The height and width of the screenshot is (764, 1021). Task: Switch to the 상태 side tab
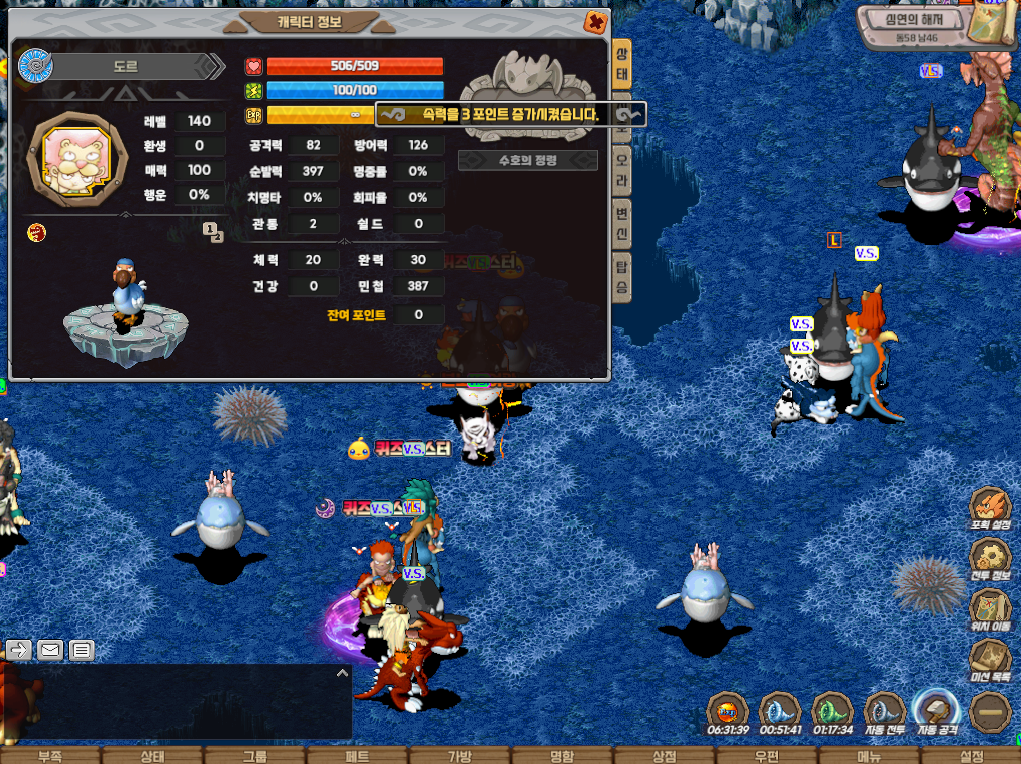[622, 65]
